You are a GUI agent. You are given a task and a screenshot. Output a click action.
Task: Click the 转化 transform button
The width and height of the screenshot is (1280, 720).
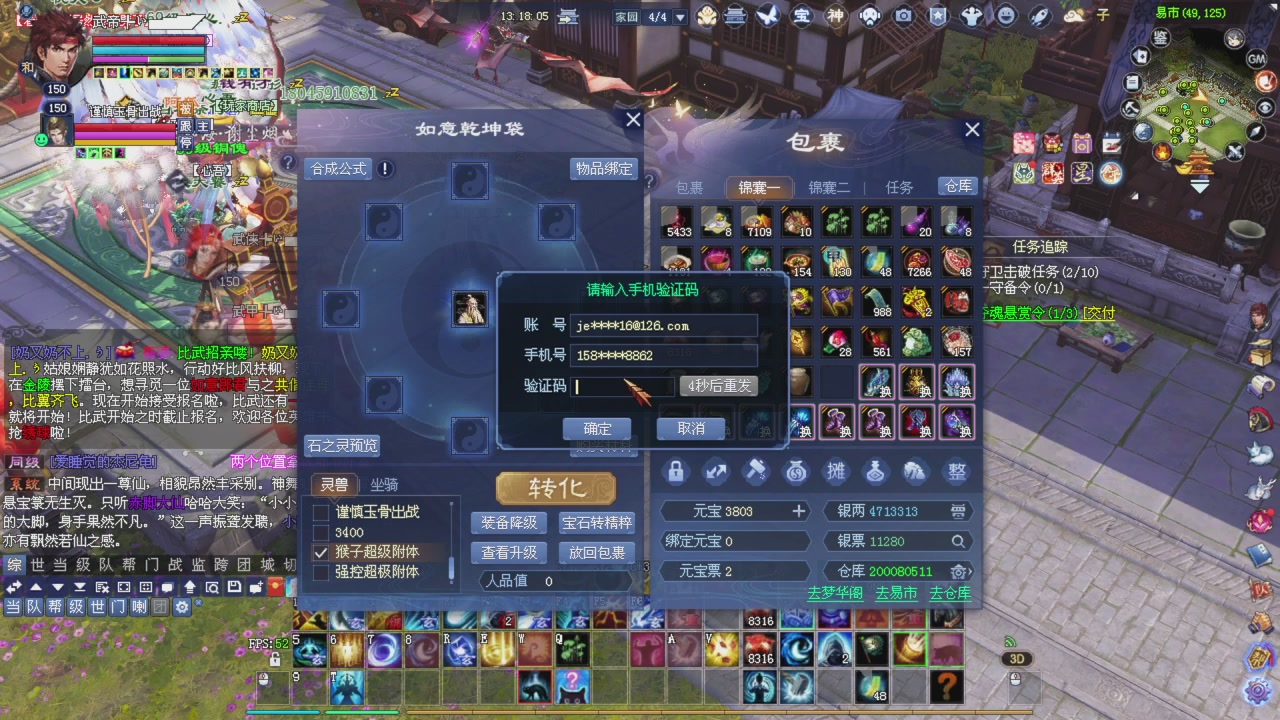(556, 488)
